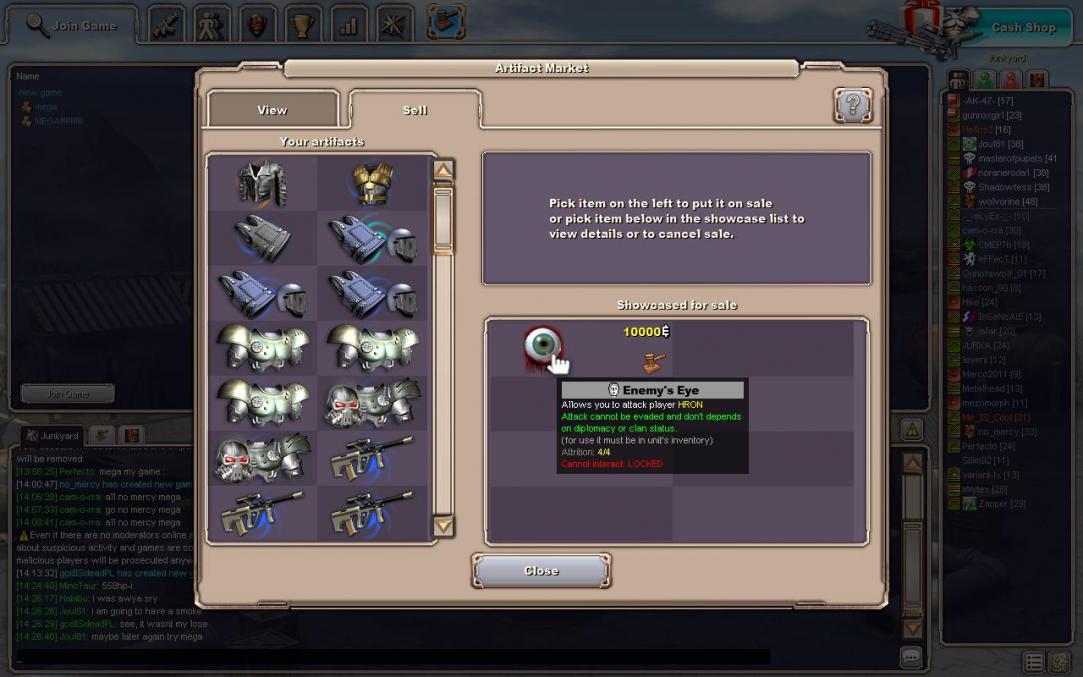
Task: Show the green player filter tab
Action: tap(985, 79)
